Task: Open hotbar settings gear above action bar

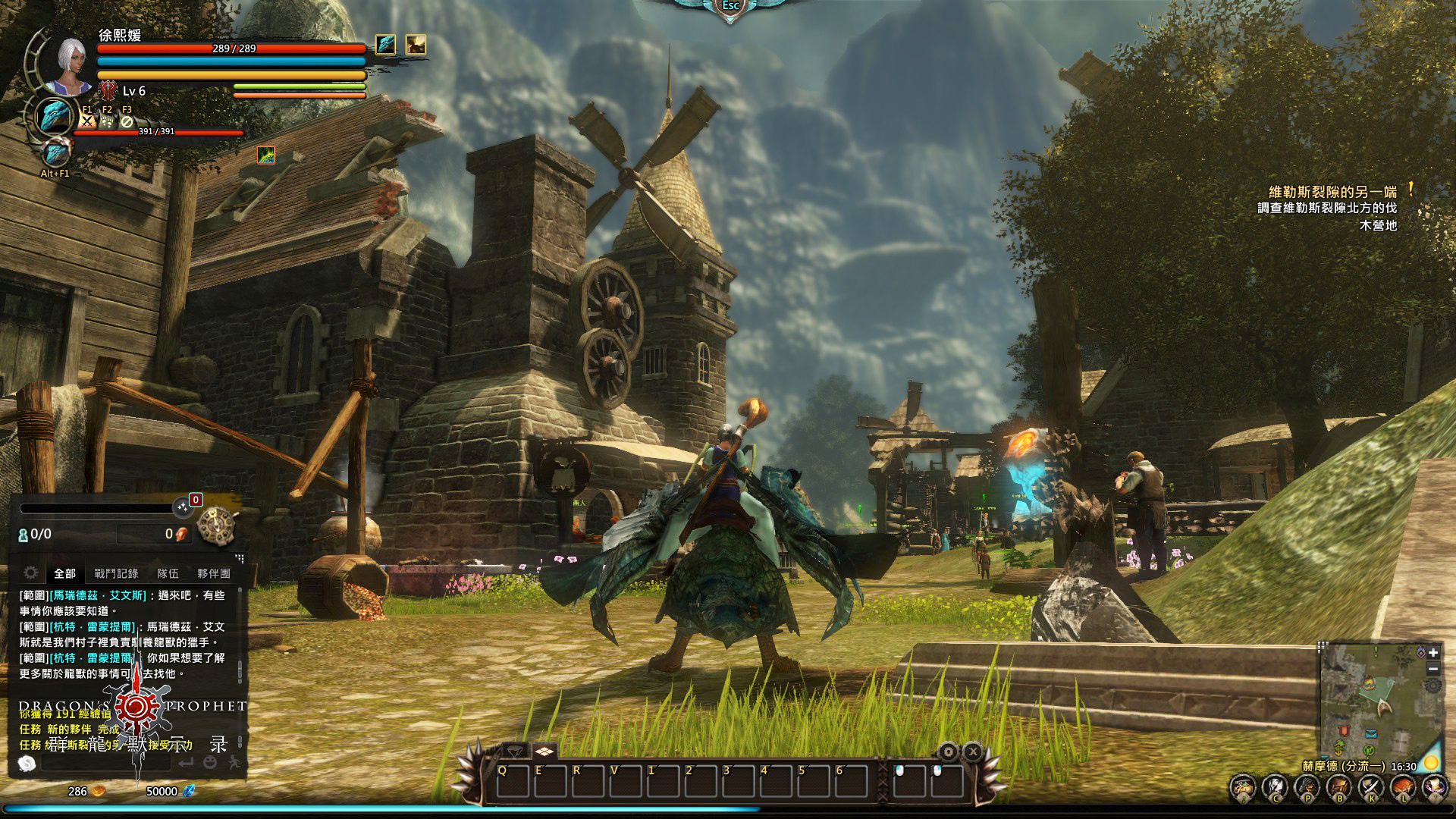Action: [x=949, y=752]
